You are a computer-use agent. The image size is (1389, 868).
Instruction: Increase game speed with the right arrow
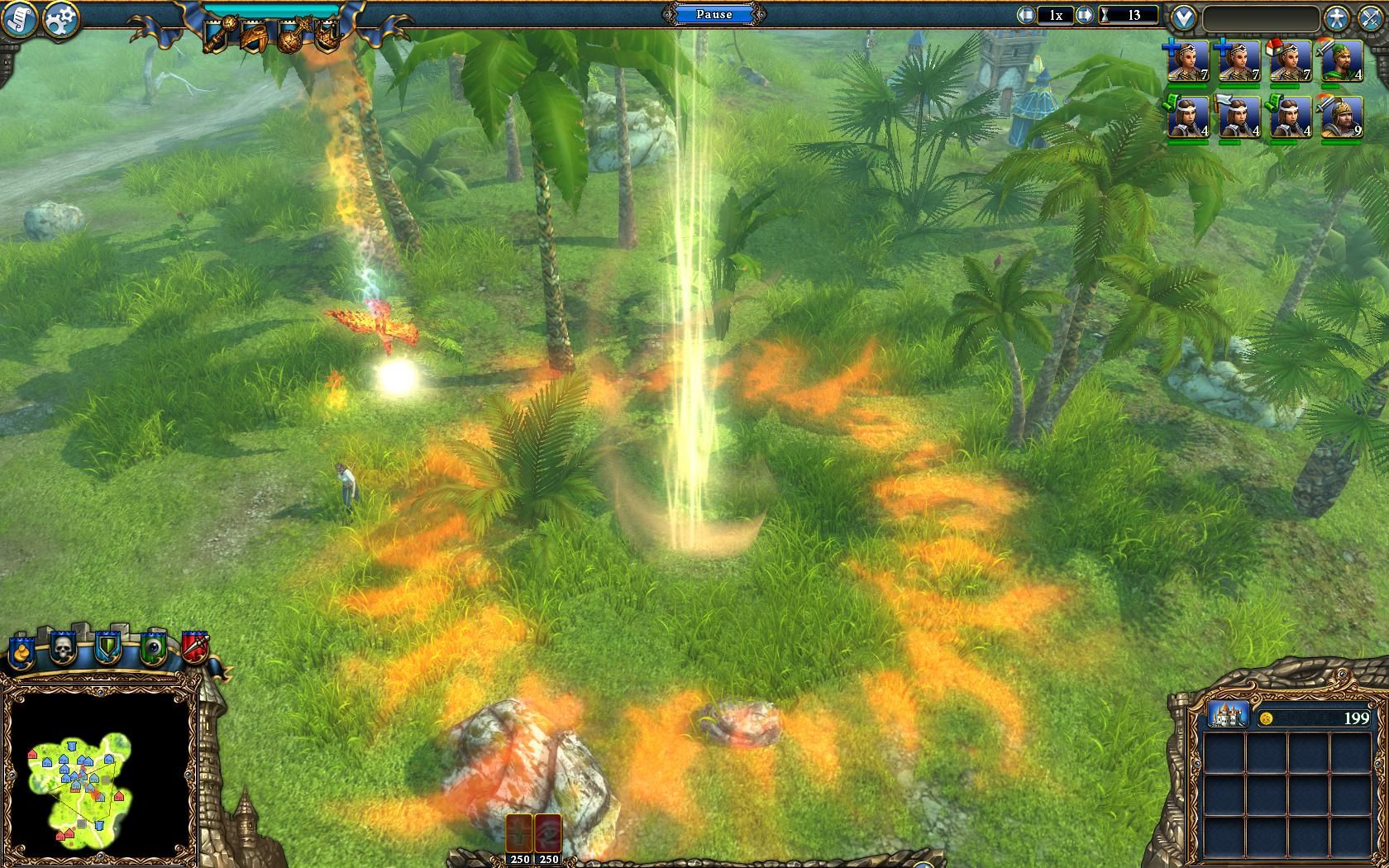pos(1083,15)
